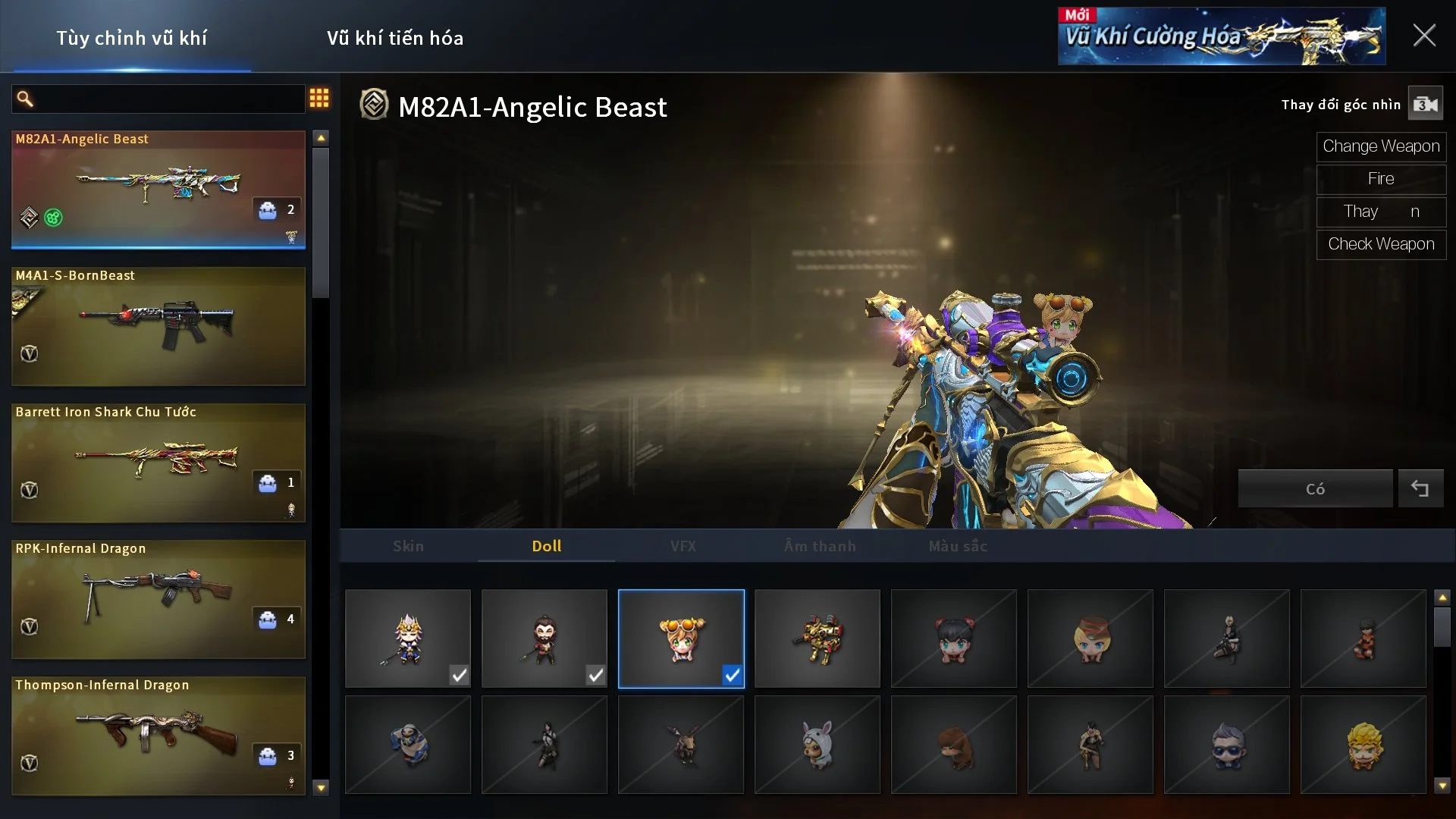Open the VFX tab

point(682,546)
